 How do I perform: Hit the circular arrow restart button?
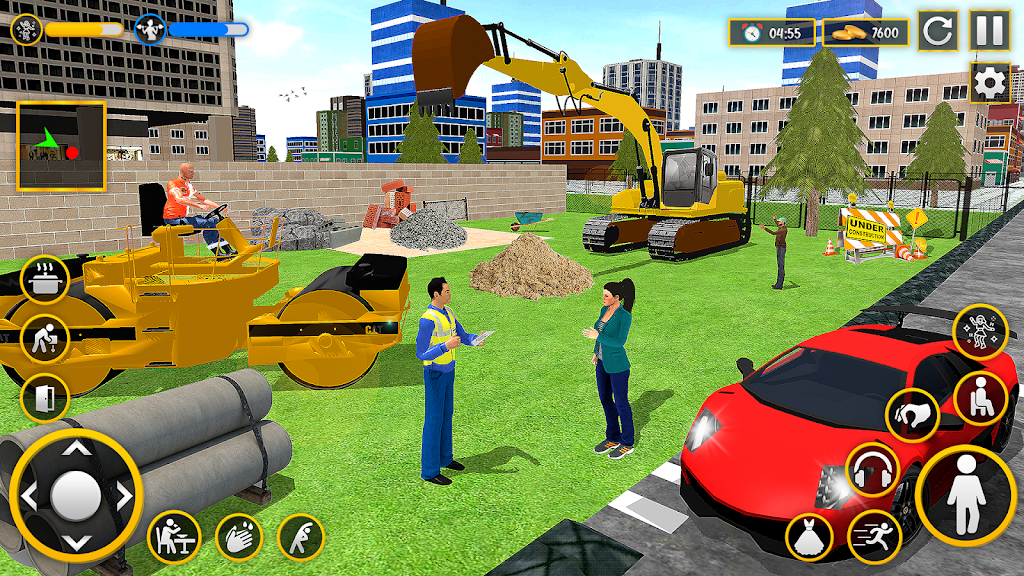click(938, 31)
